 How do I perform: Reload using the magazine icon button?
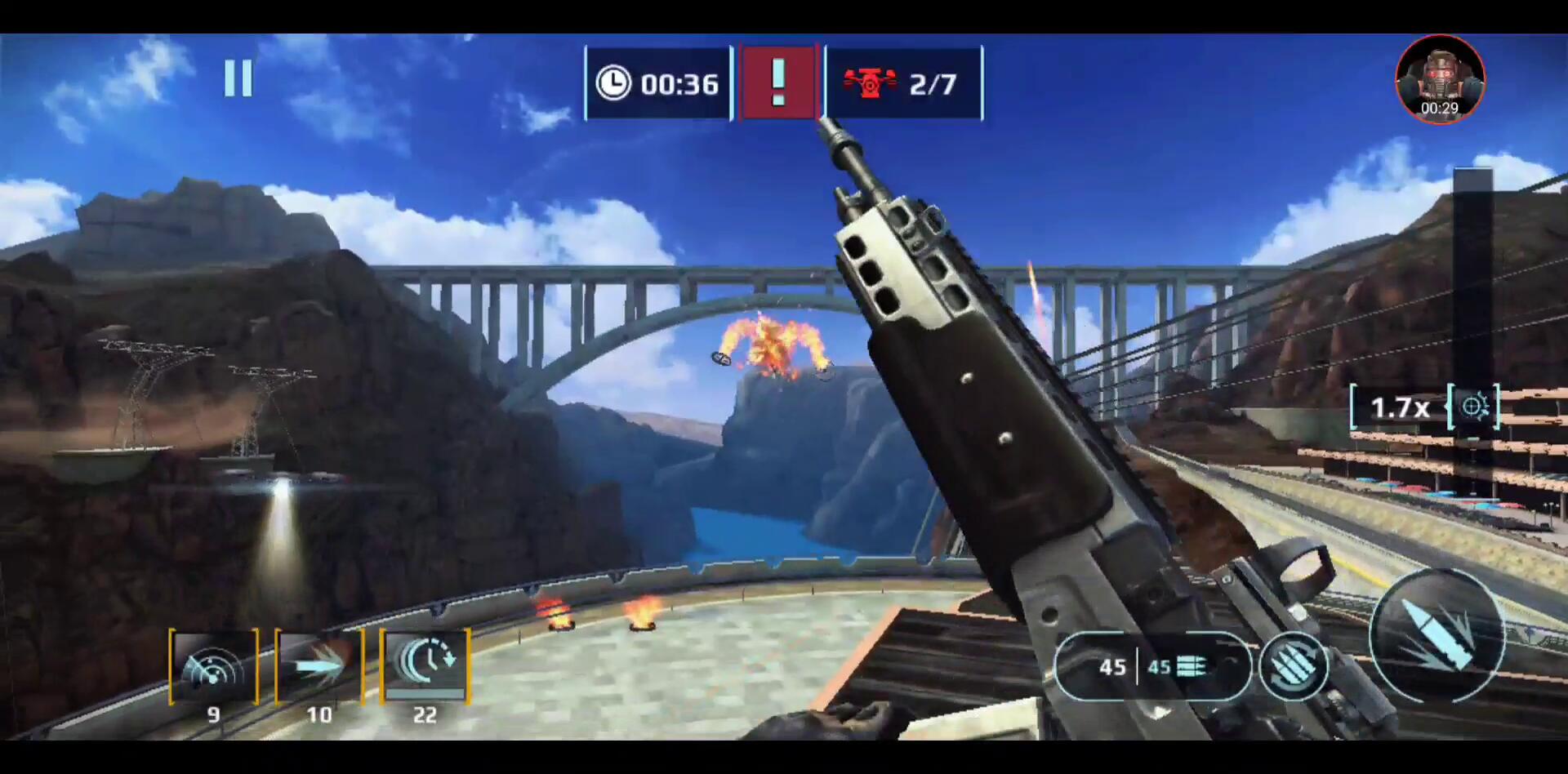point(1294,667)
